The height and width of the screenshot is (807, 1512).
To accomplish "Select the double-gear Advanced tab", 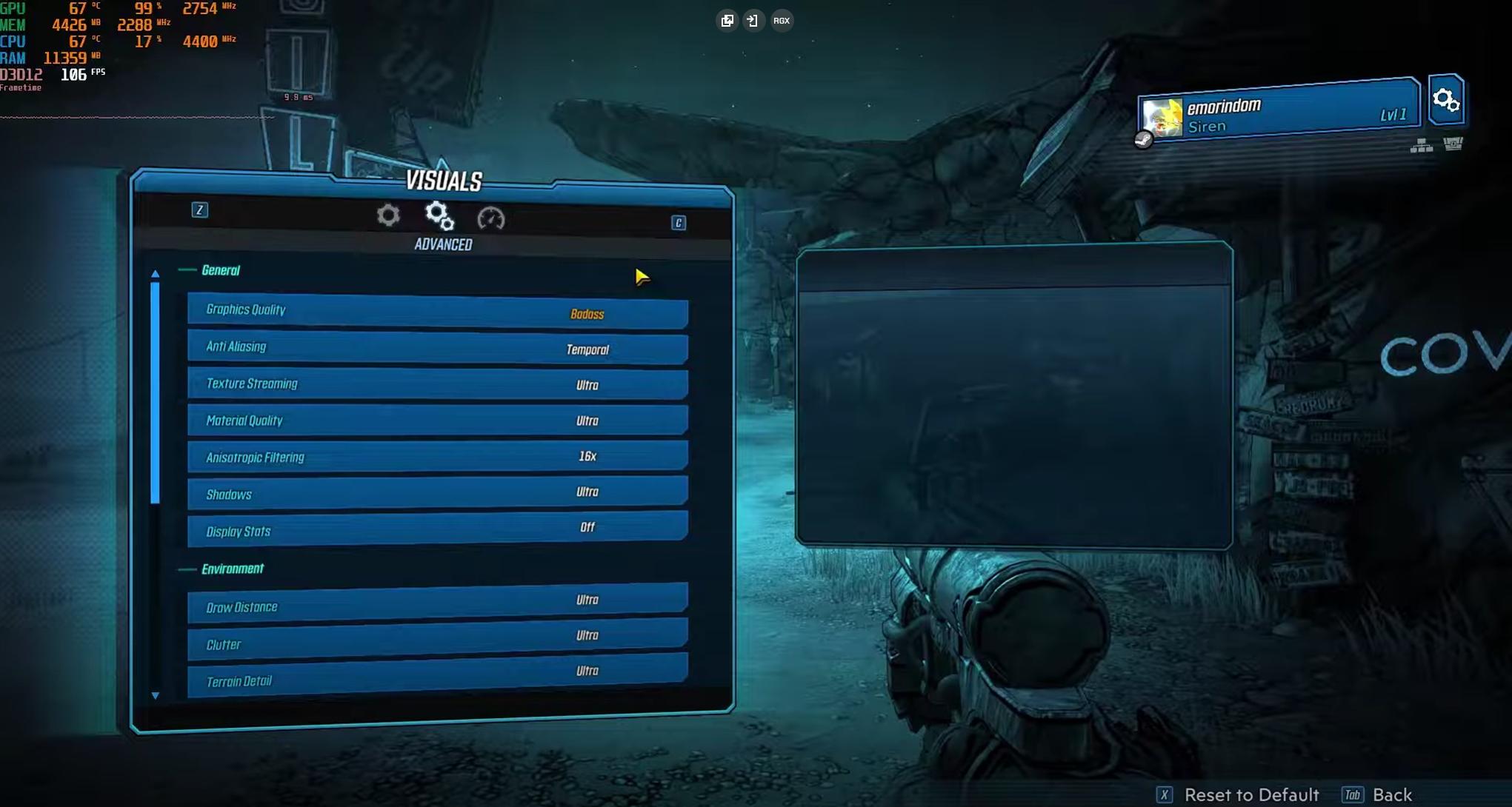I will click(x=439, y=215).
